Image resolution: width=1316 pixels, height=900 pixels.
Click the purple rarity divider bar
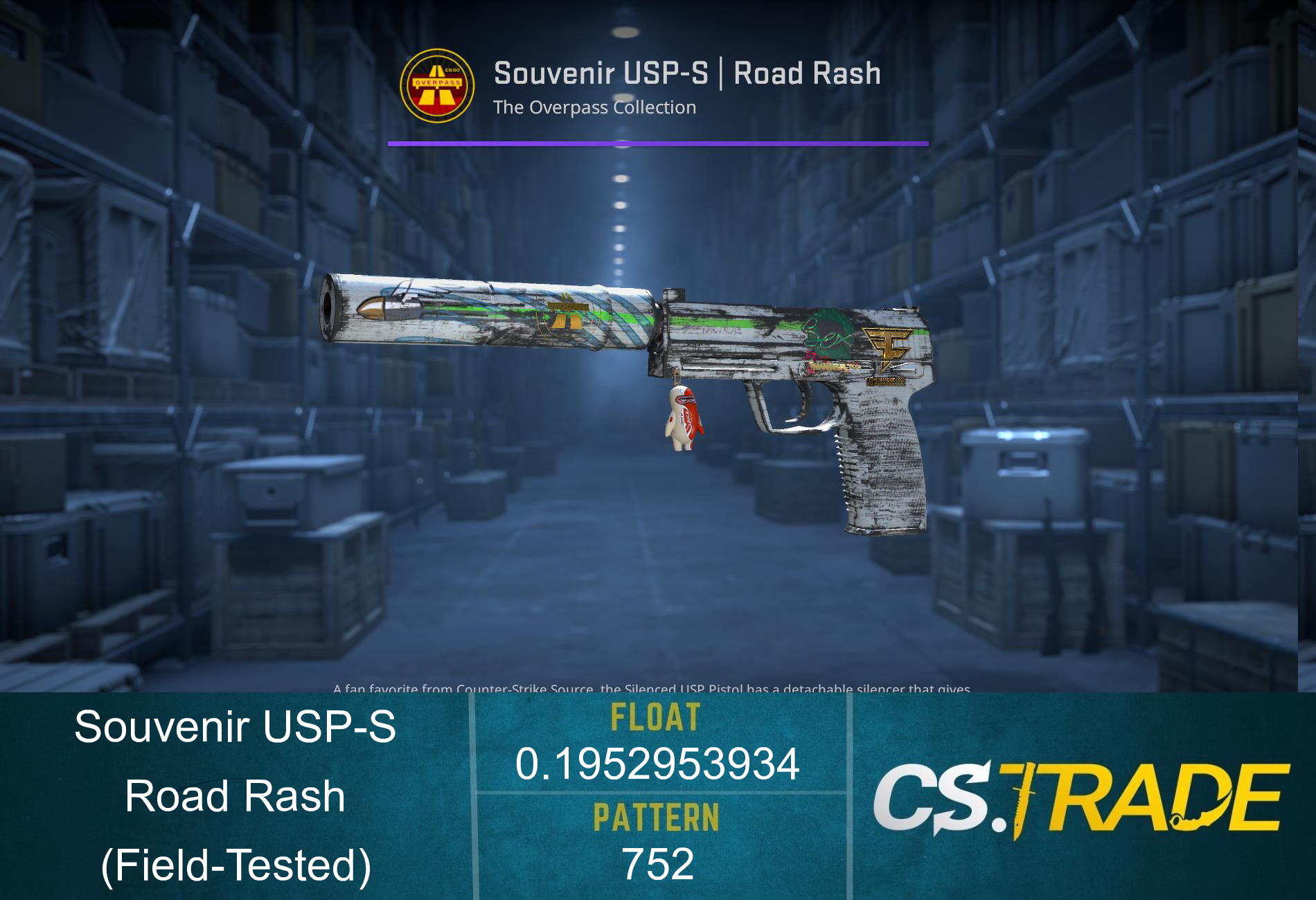pyautogui.click(x=658, y=143)
